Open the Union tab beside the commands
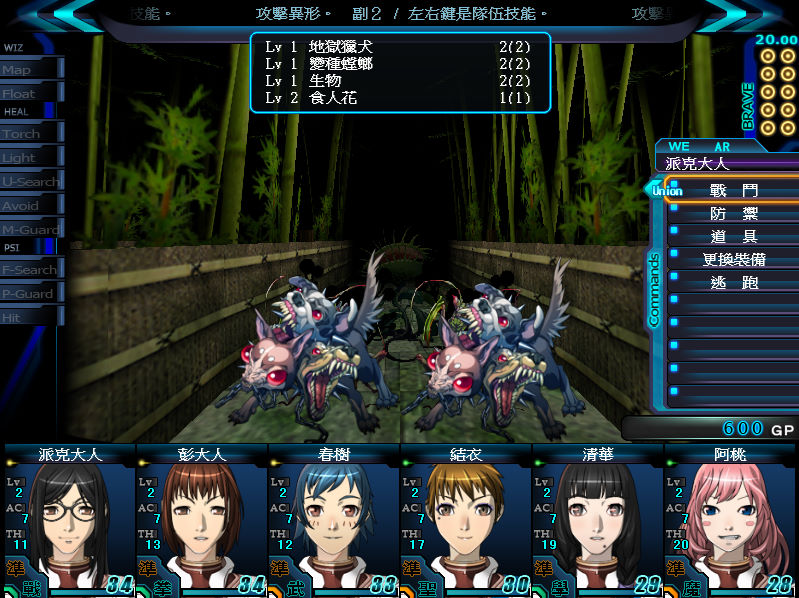This screenshot has height=598, width=799. point(666,190)
